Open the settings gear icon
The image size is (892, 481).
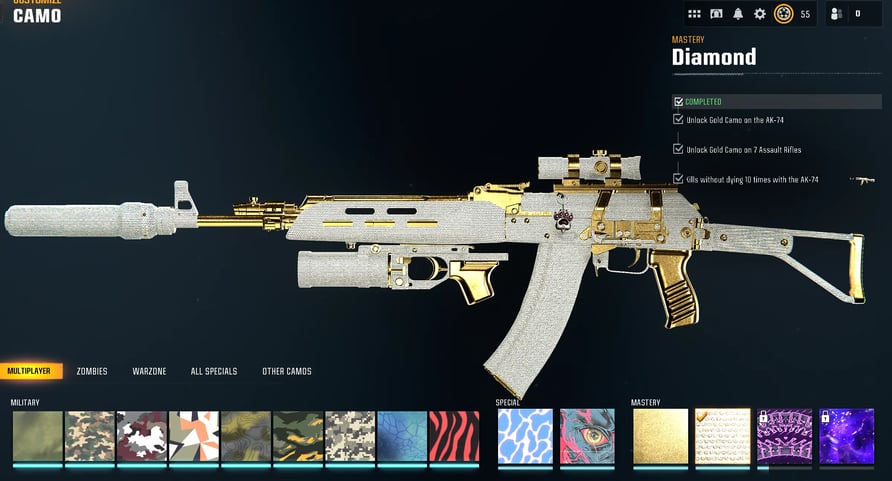click(x=760, y=14)
